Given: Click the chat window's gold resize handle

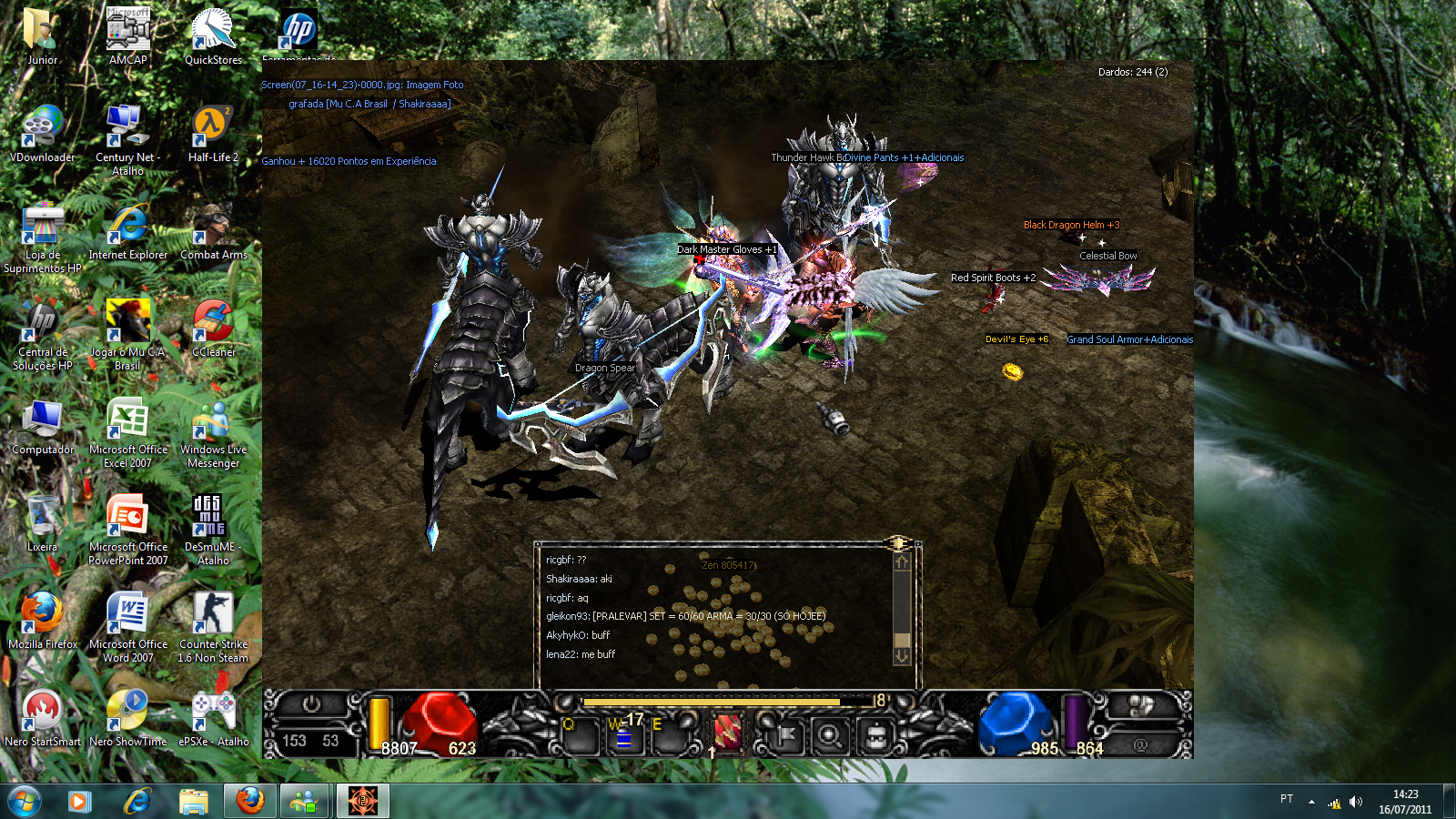Looking at the screenshot, I should (x=897, y=543).
